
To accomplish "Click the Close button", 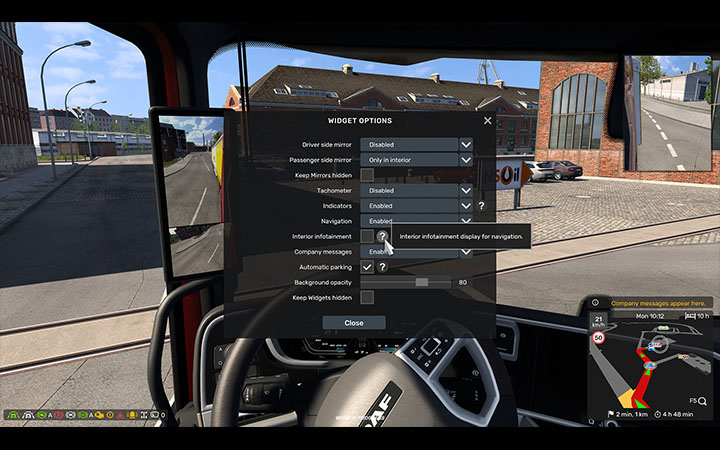I will click(x=354, y=323).
